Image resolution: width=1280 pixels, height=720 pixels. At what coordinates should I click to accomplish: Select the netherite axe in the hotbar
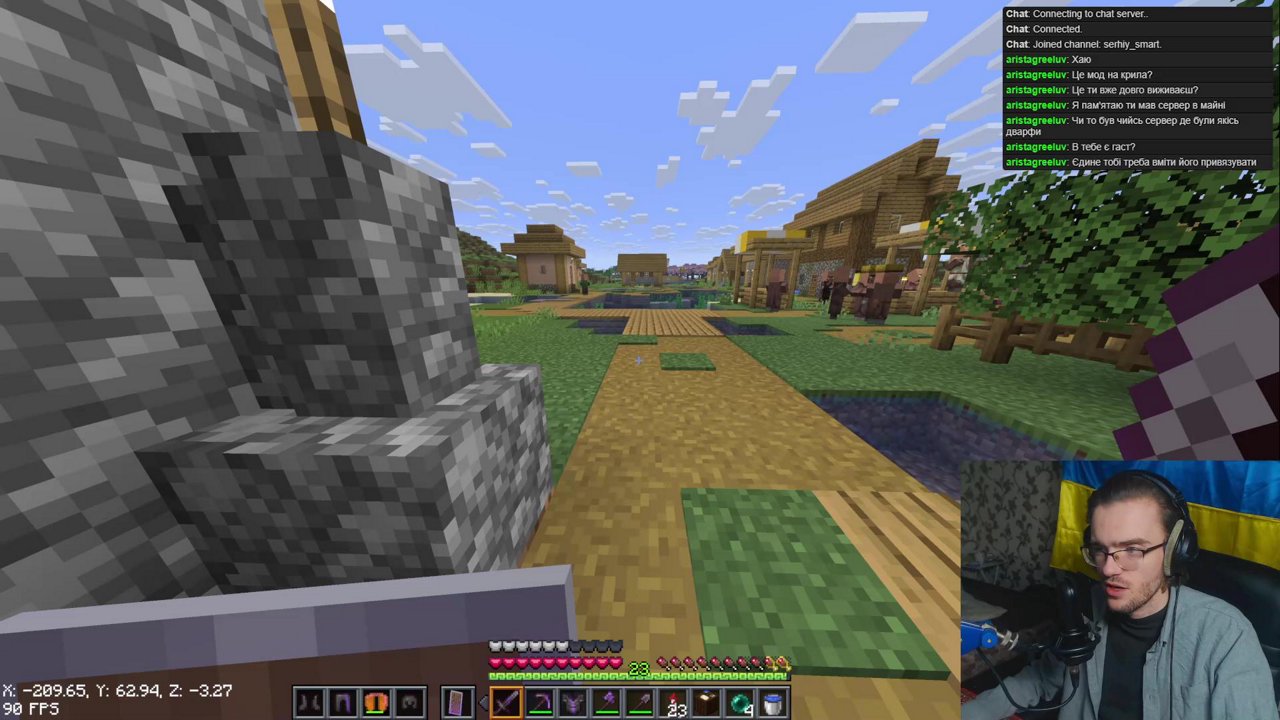pos(607,702)
